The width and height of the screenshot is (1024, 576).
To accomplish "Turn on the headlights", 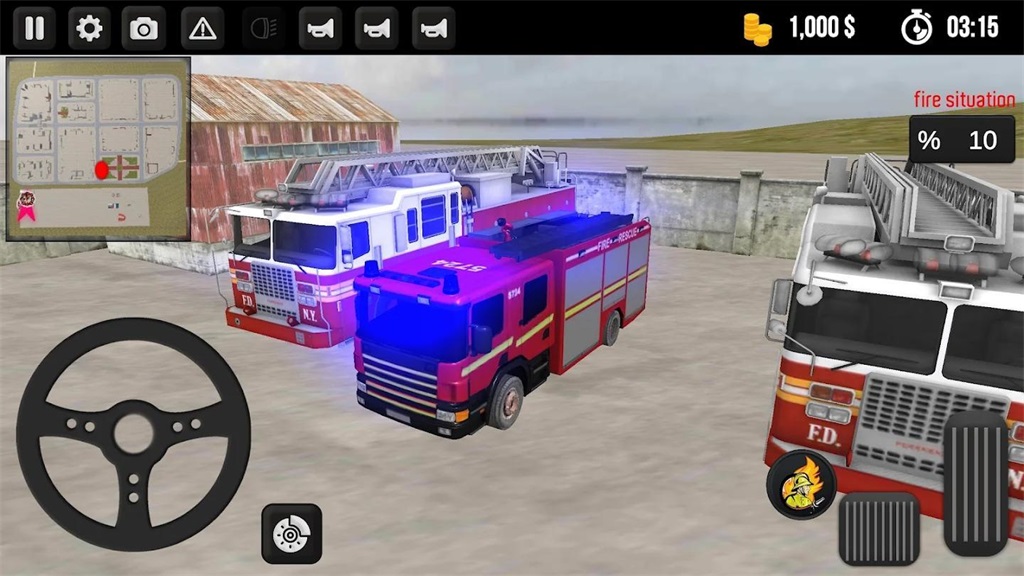I will point(264,28).
